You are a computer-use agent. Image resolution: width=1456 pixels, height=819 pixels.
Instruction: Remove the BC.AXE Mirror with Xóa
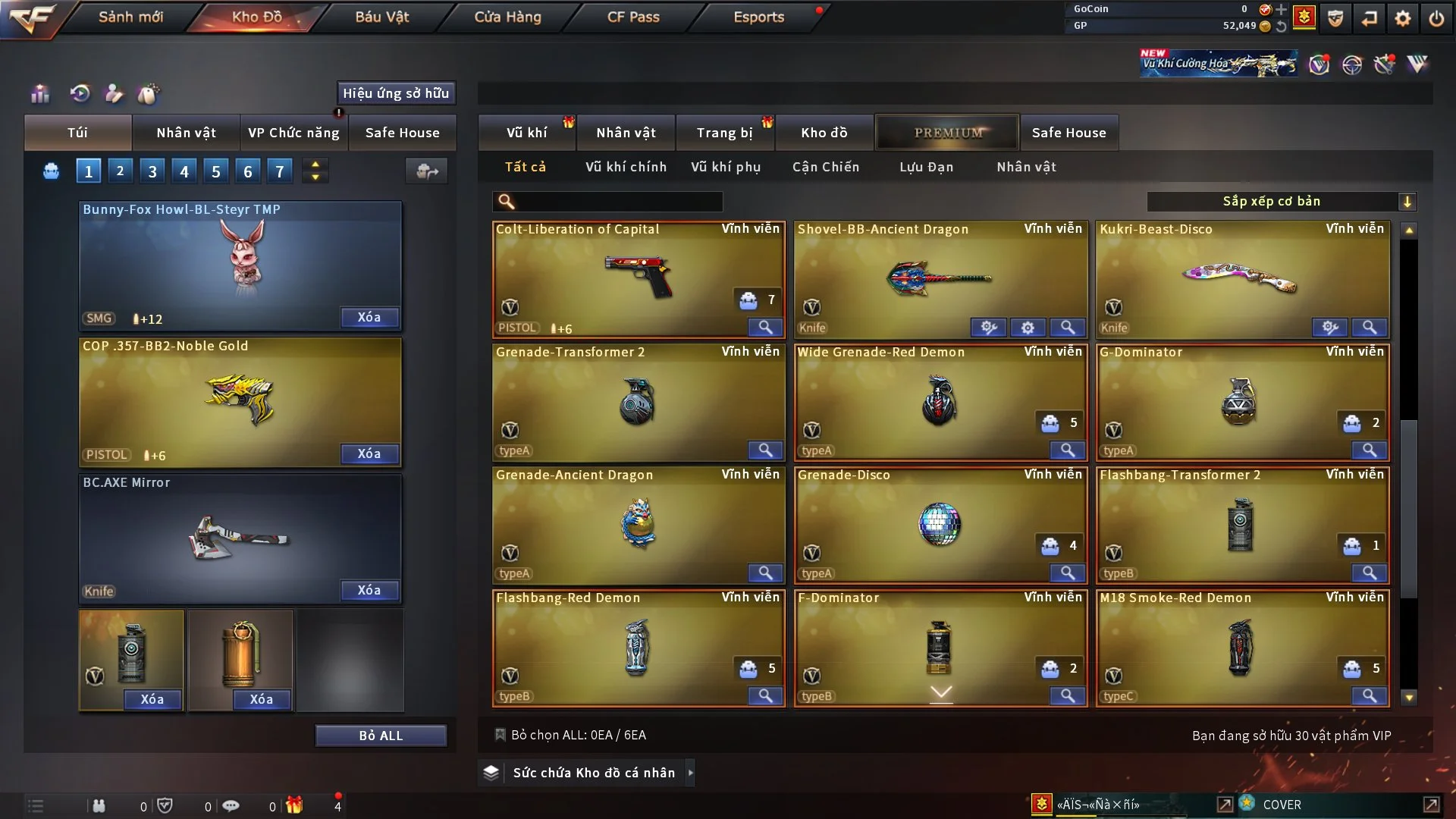[369, 590]
